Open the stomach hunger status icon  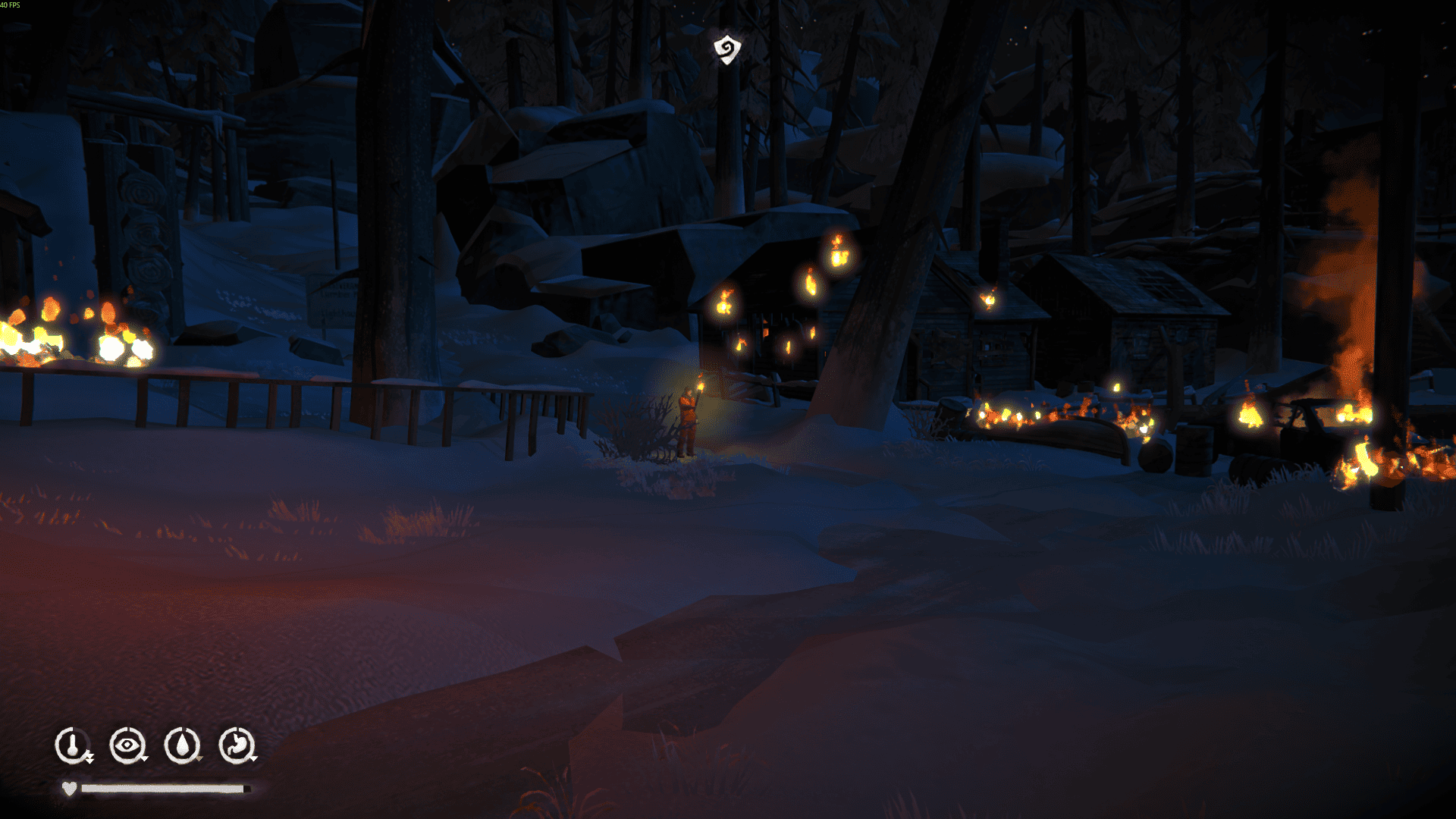coord(237,745)
